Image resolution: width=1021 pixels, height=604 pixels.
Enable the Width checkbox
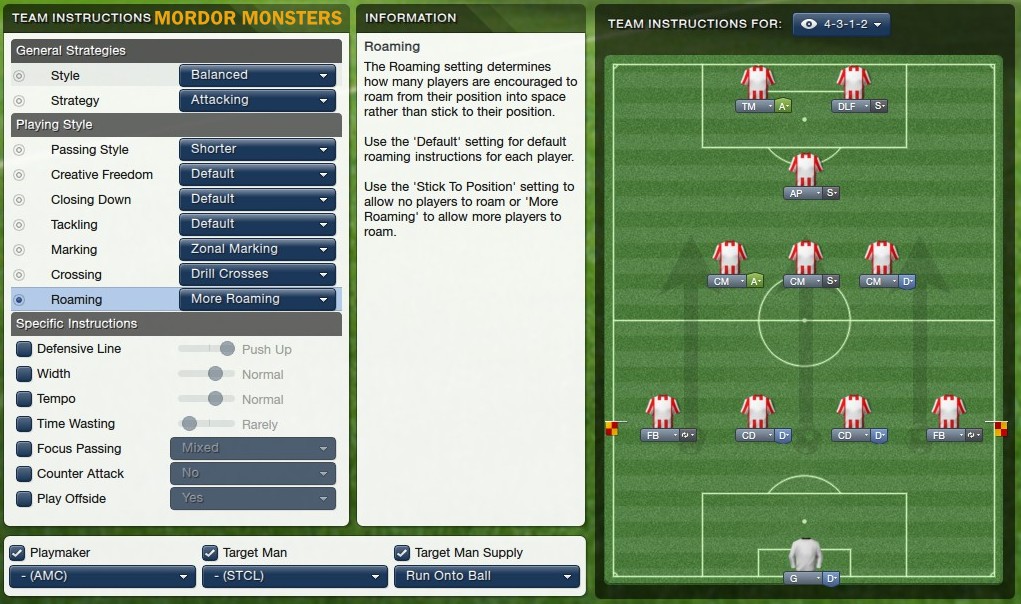[24, 374]
